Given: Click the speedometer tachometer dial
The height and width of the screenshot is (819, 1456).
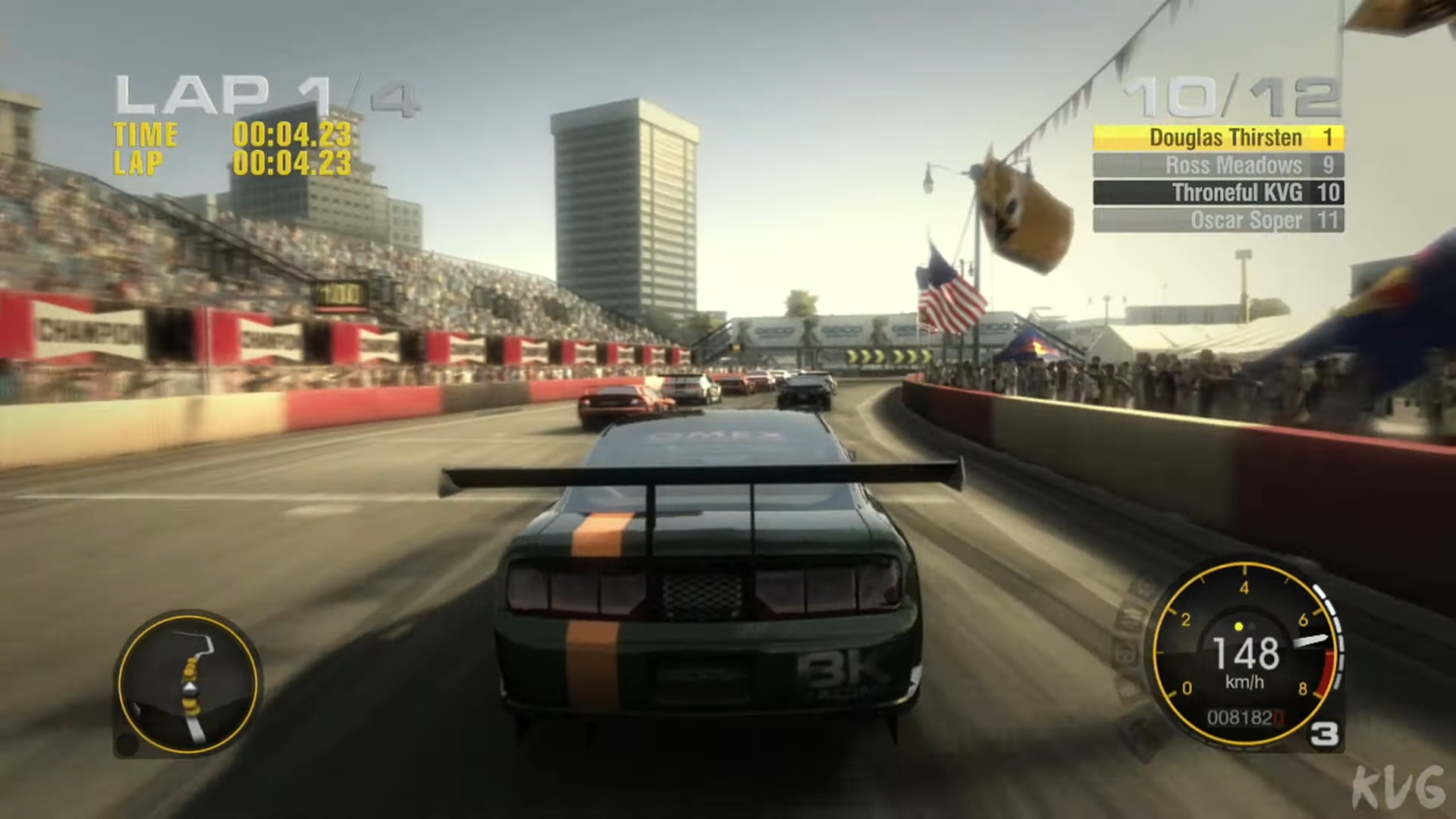Looking at the screenshot, I should coord(1245,654).
